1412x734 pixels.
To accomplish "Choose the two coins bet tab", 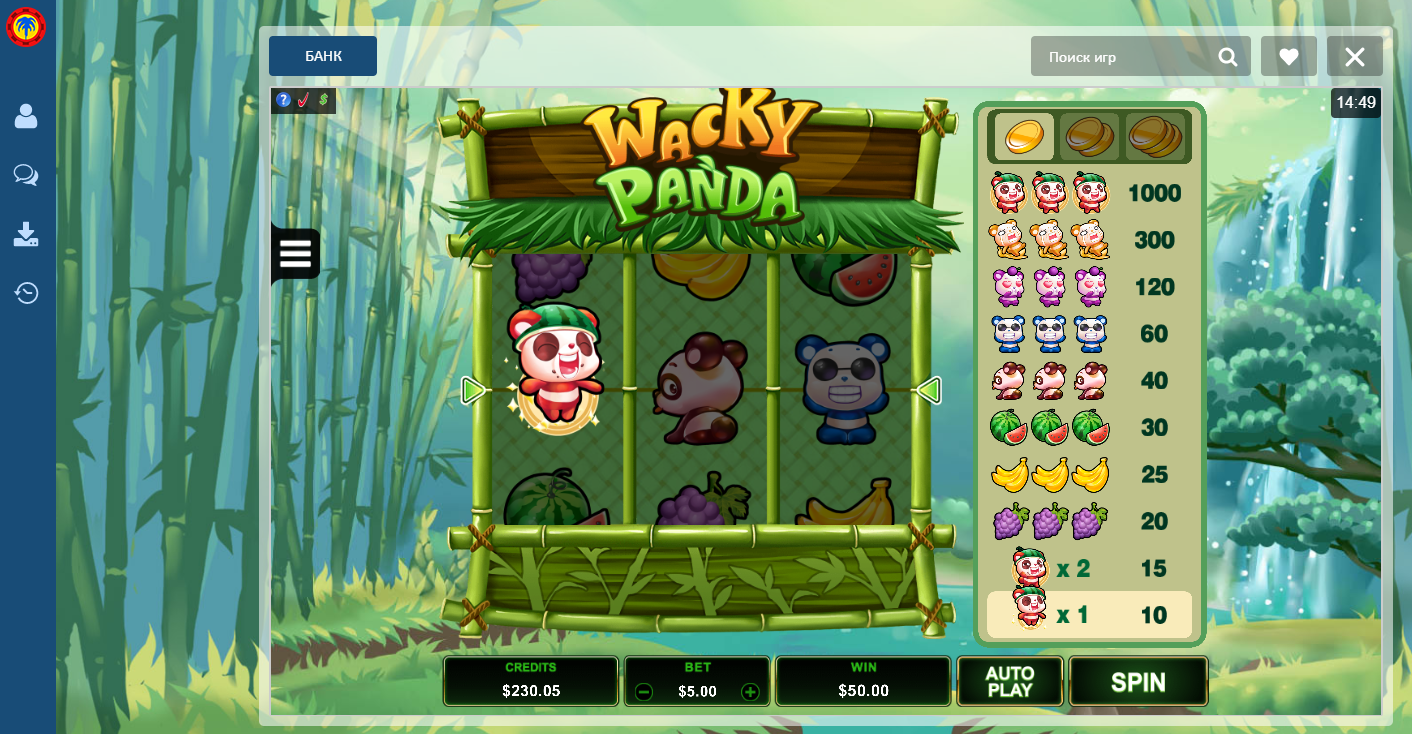I will pyautogui.click(x=1089, y=136).
